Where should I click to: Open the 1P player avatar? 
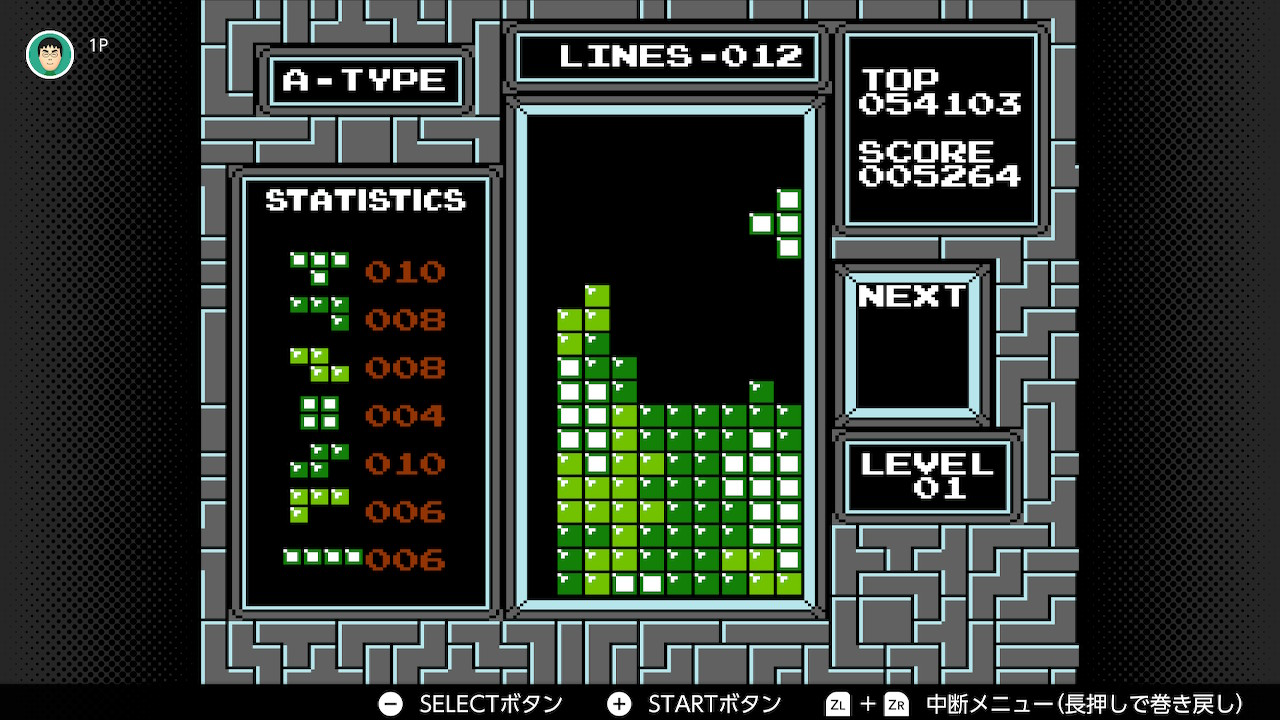(x=49, y=52)
